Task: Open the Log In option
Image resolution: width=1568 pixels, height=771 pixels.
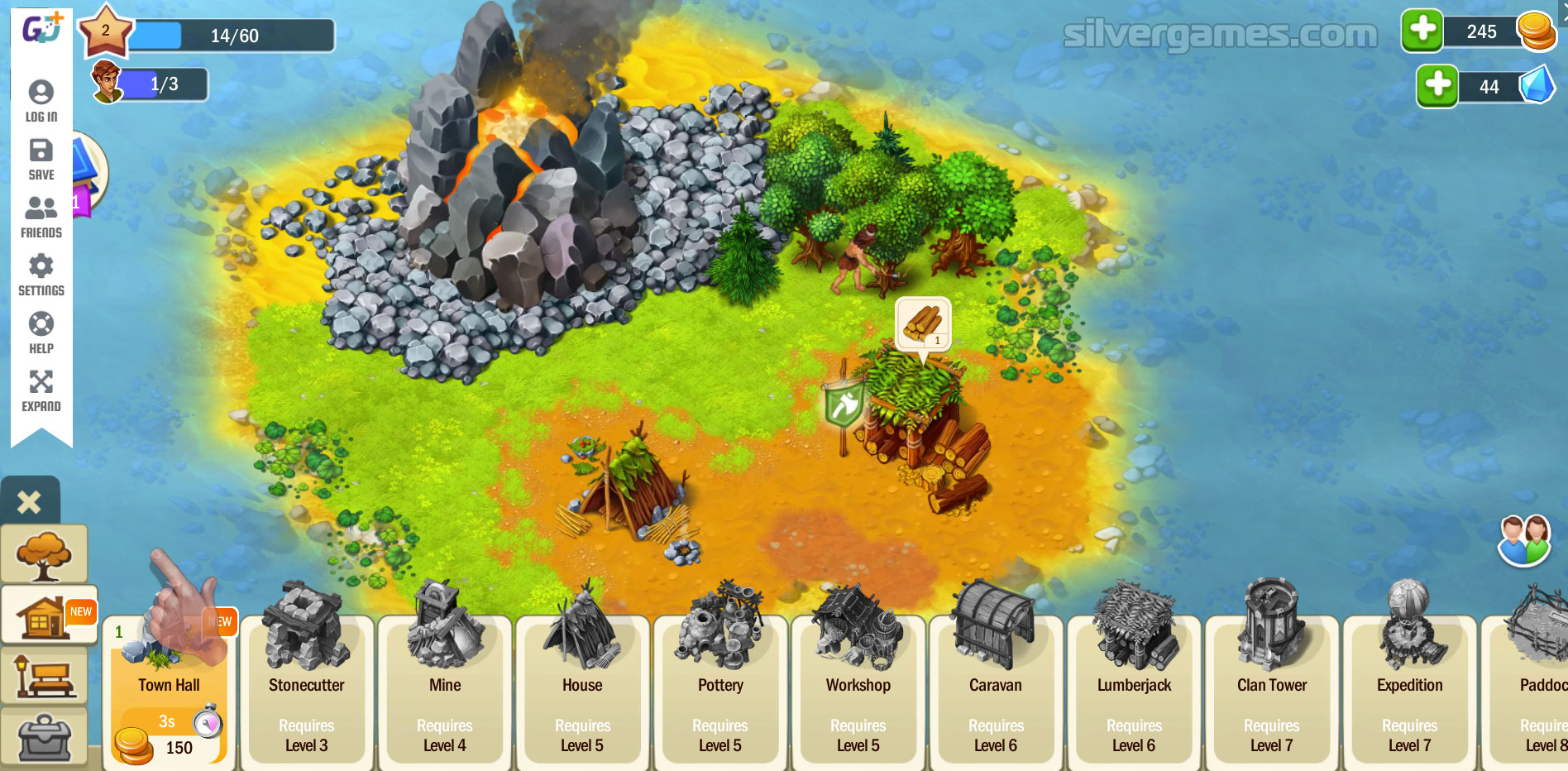Action: (41, 101)
